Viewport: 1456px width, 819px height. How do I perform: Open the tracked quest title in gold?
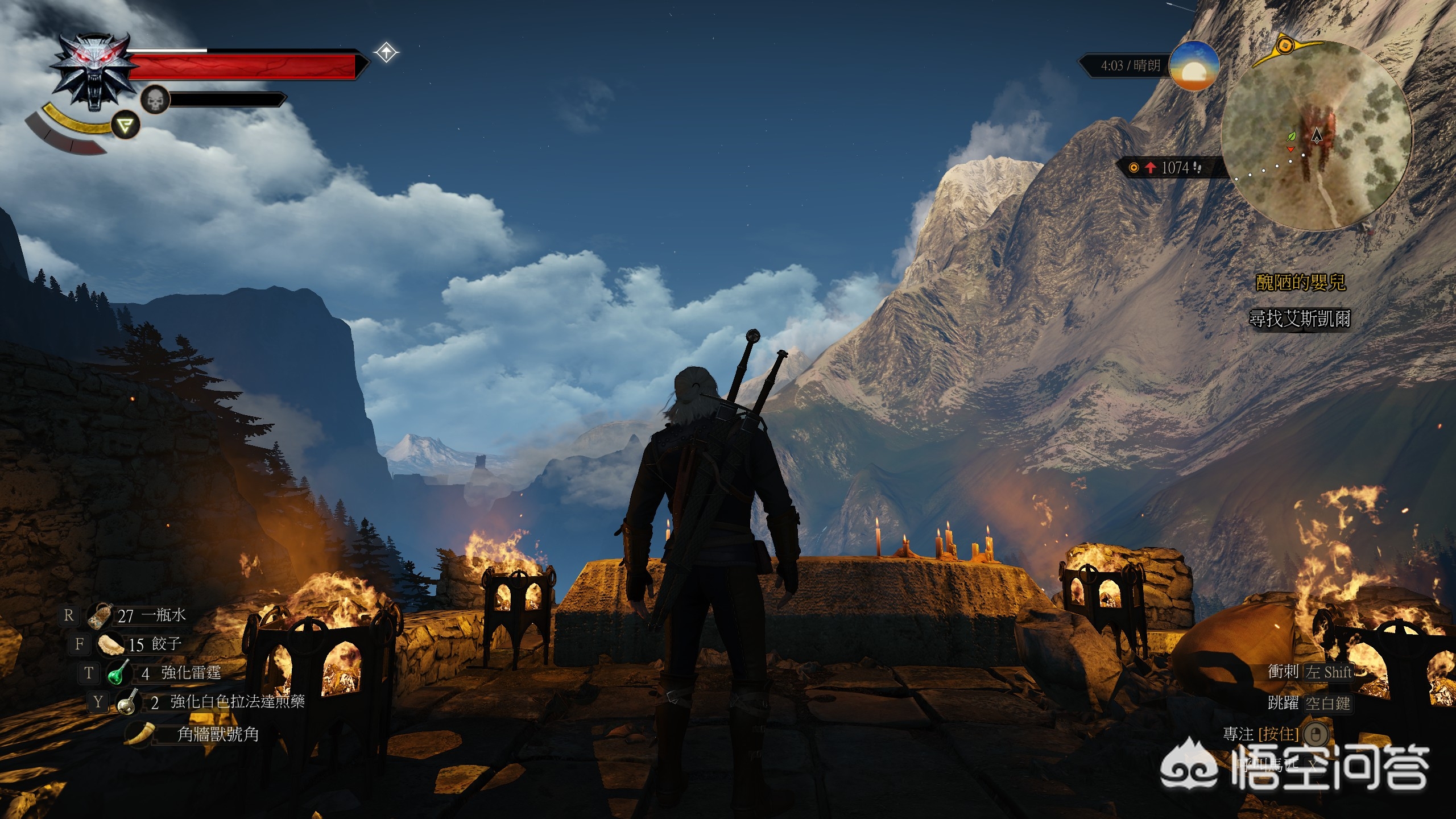pos(1300,283)
